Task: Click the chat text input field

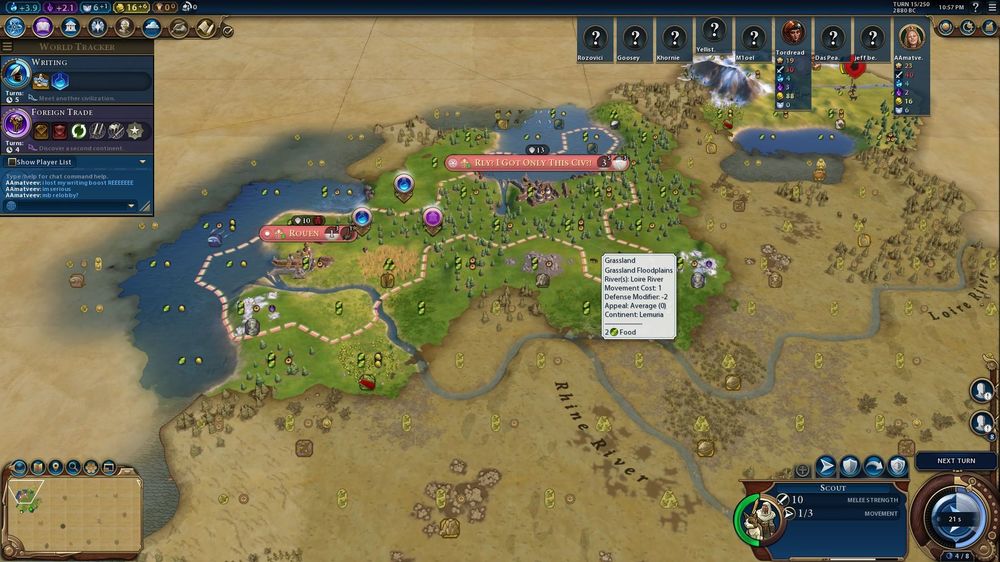Action: (x=68, y=206)
